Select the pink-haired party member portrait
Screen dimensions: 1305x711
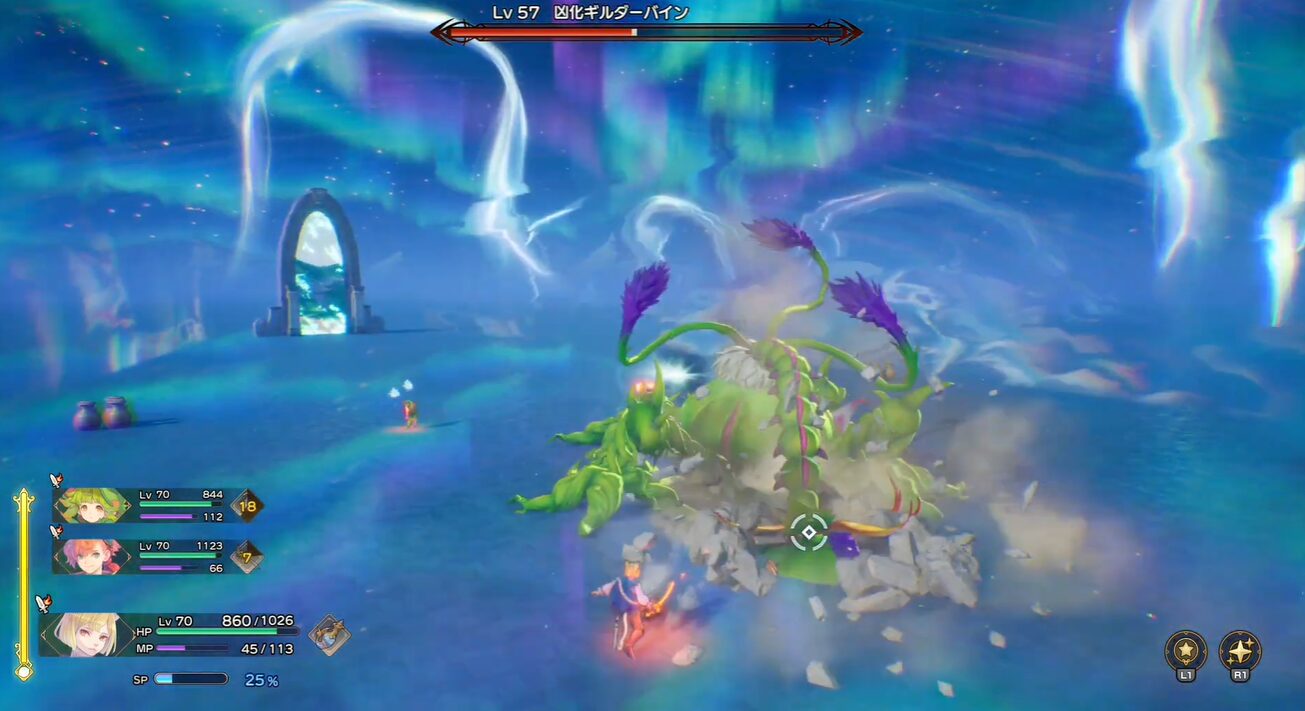[x=83, y=556]
